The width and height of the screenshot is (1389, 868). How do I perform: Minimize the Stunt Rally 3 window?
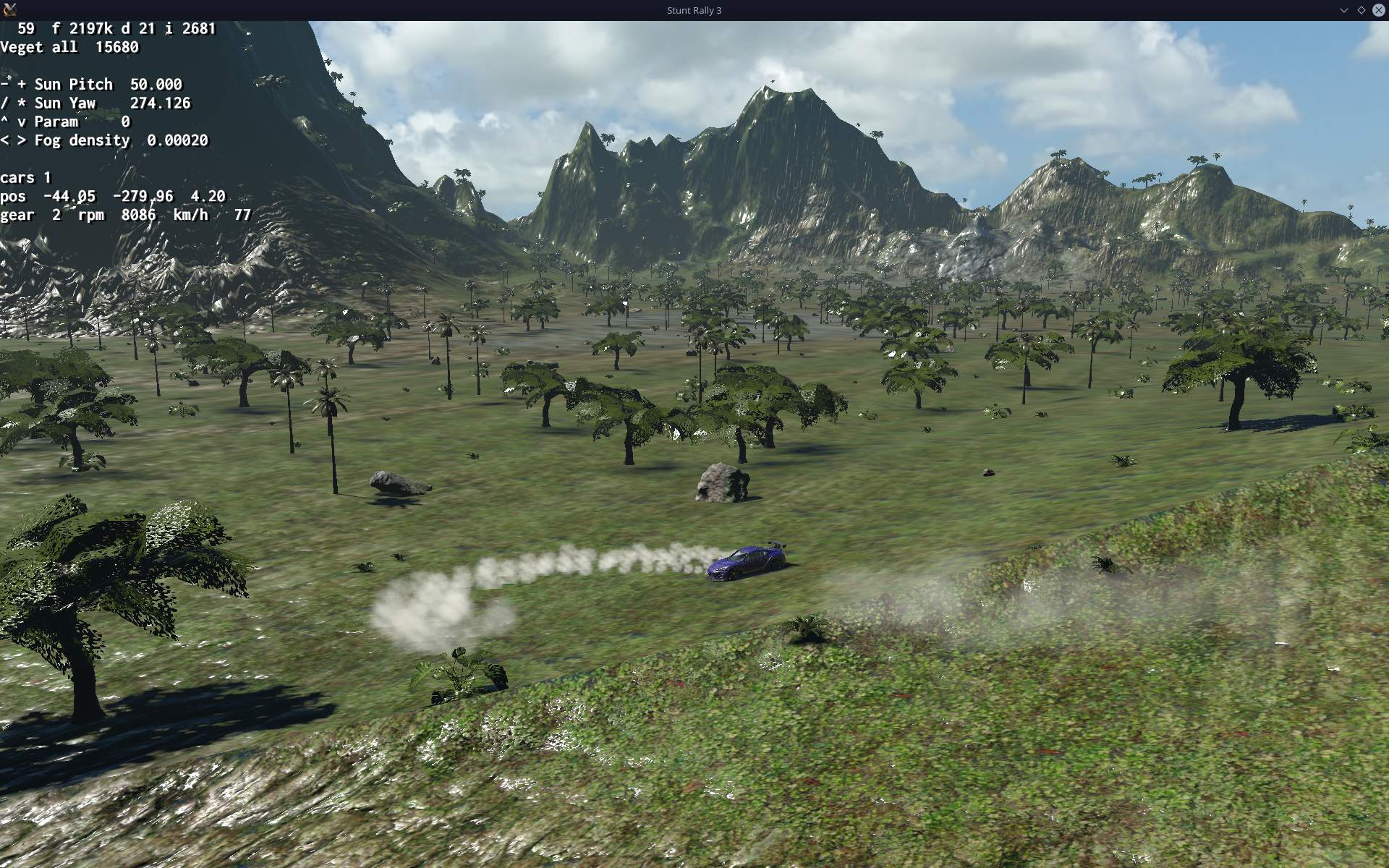(x=1343, y=10)
